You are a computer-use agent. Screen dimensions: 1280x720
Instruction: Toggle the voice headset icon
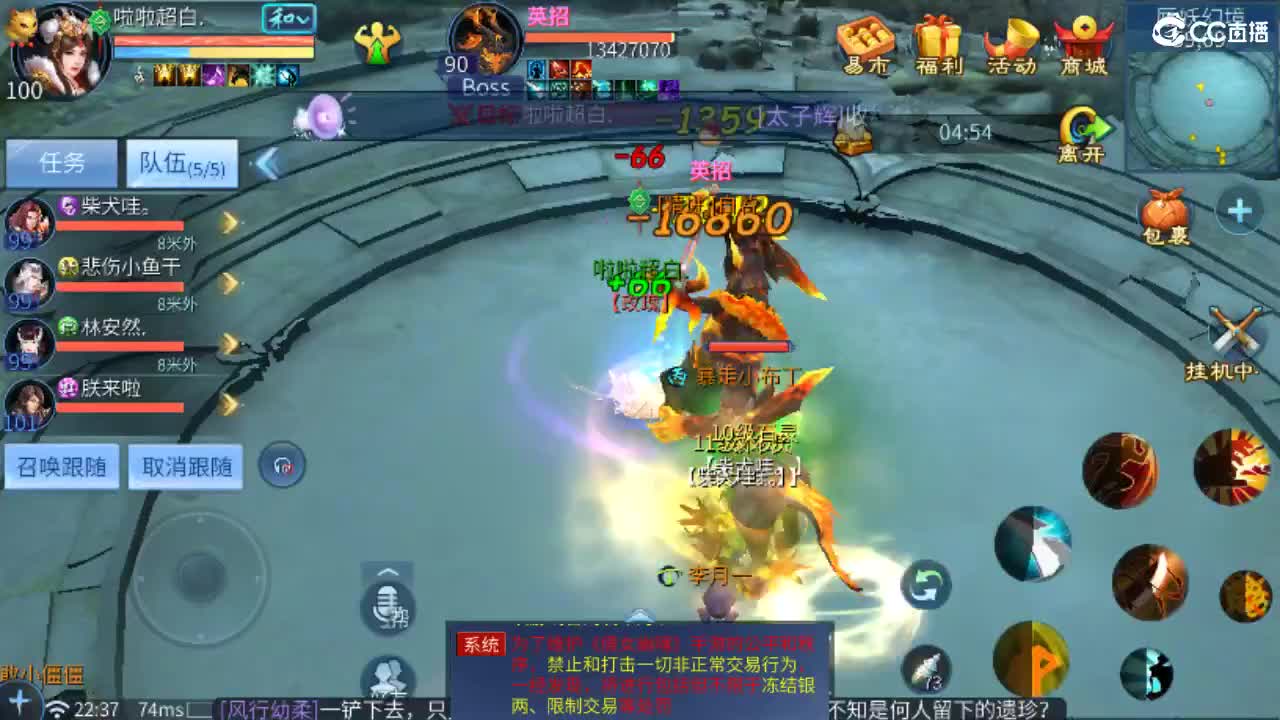tap(281, 466)
